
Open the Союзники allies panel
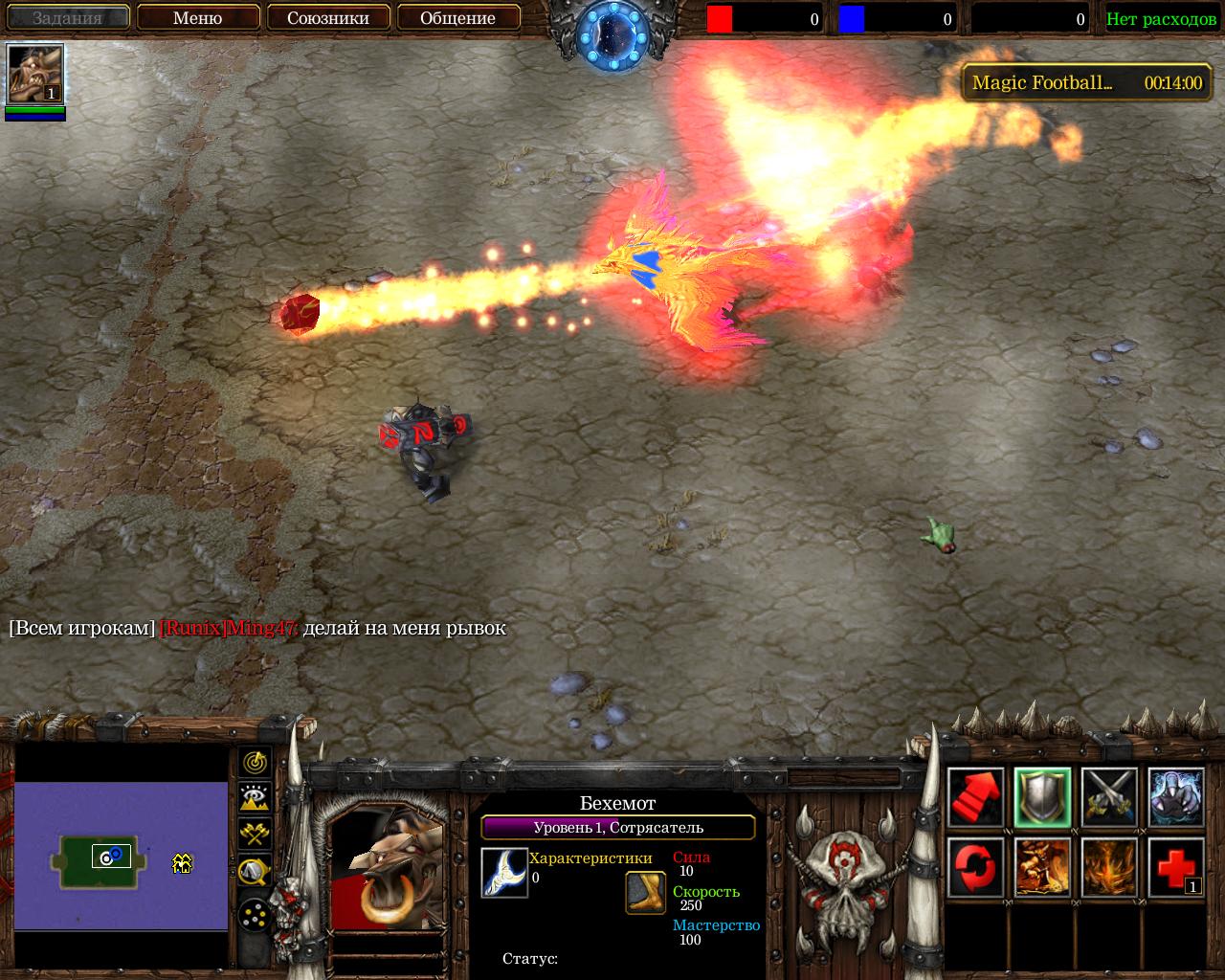(328, 17)
